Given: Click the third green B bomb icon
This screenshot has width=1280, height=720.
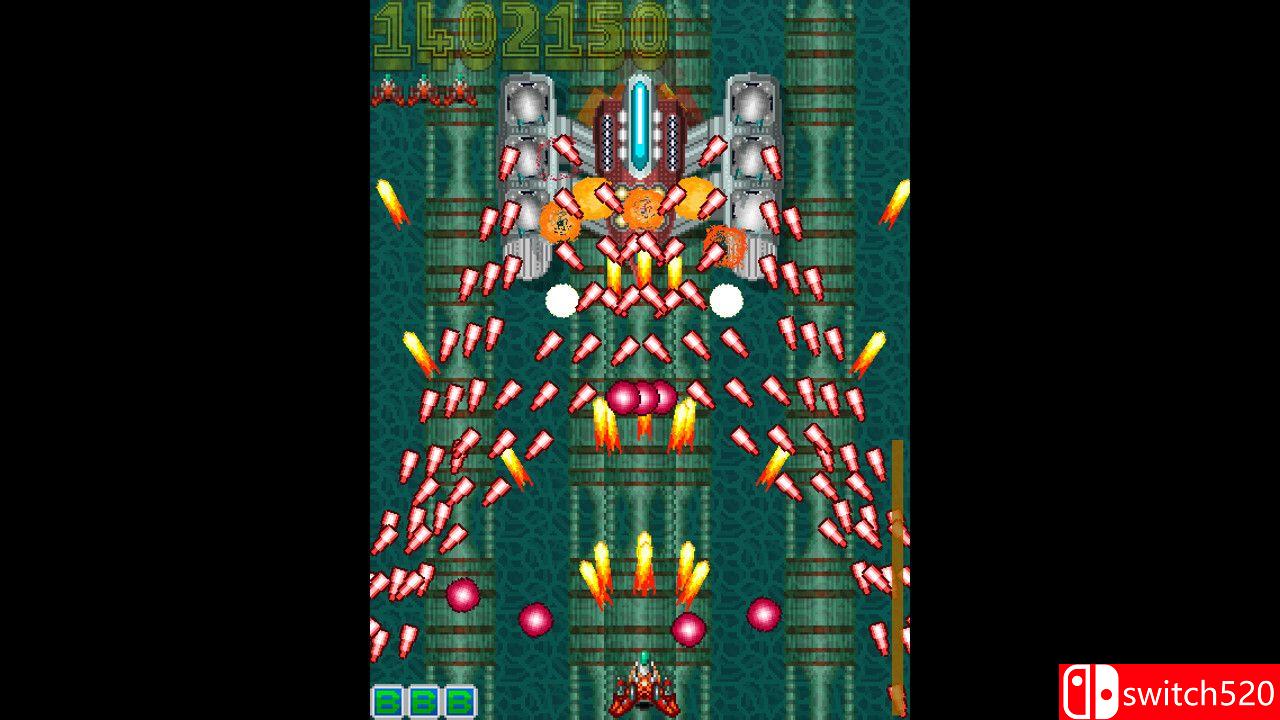Looking at the screenshot, I should click(458, 702).
